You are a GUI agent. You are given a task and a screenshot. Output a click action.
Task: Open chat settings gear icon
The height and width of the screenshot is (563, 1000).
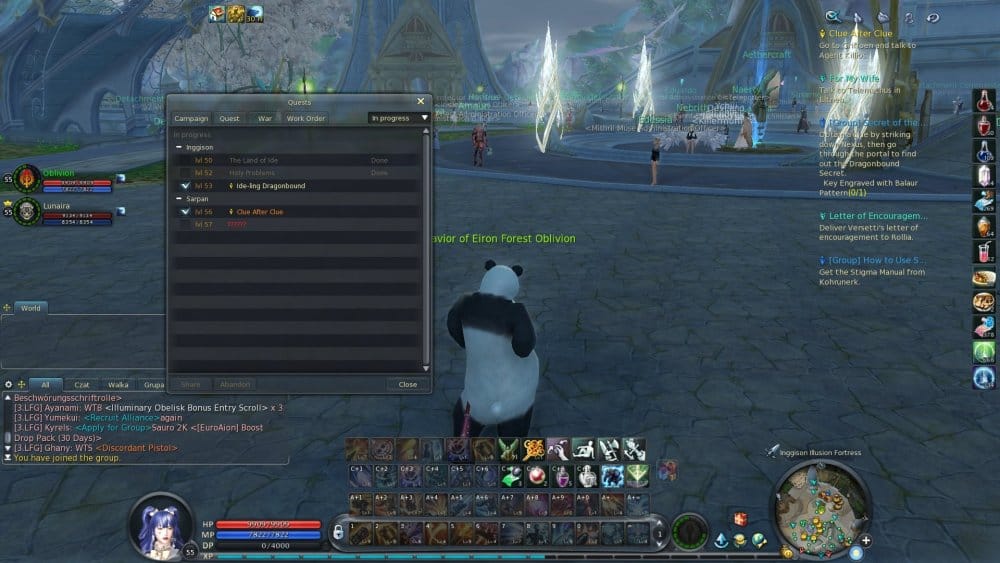8,384
